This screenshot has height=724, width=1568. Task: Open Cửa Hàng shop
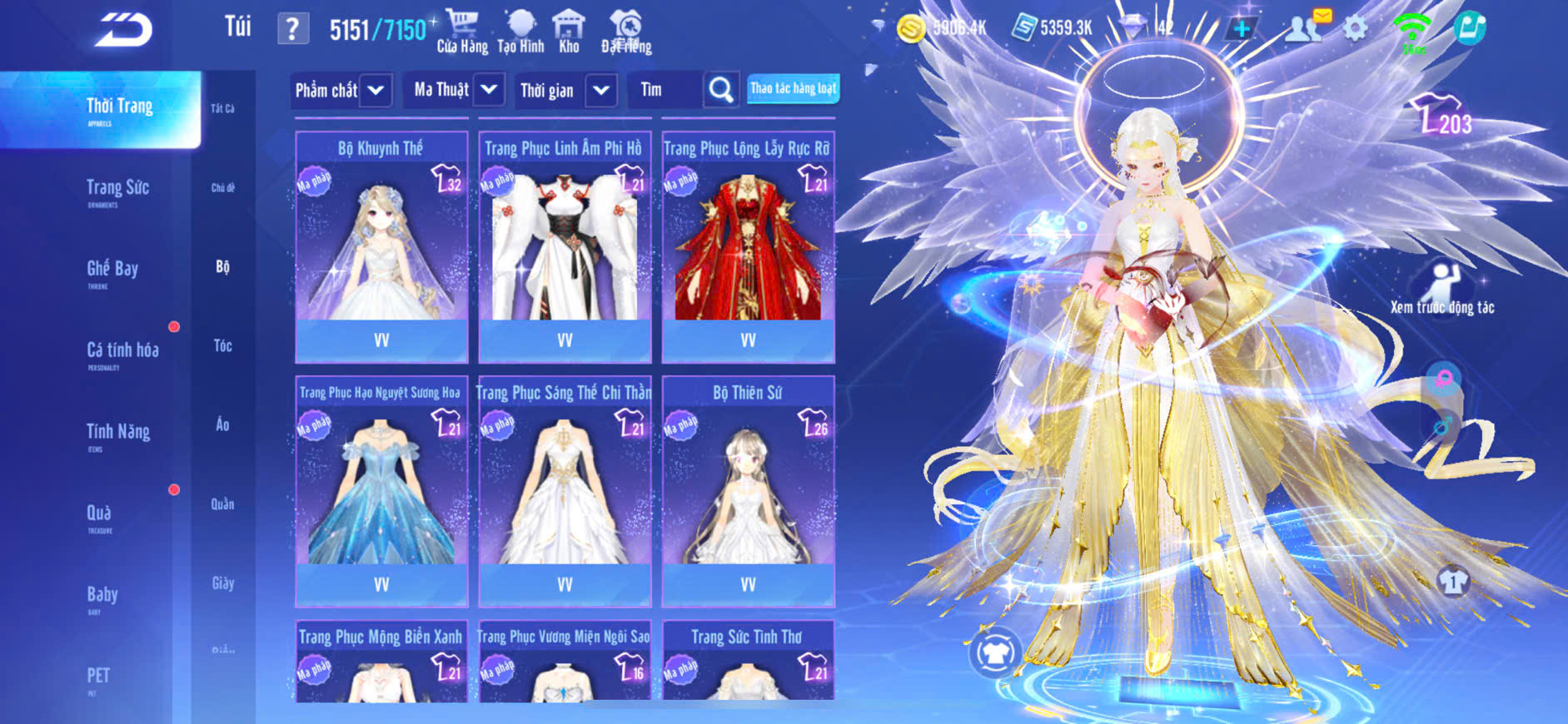[x=462, y=32]
